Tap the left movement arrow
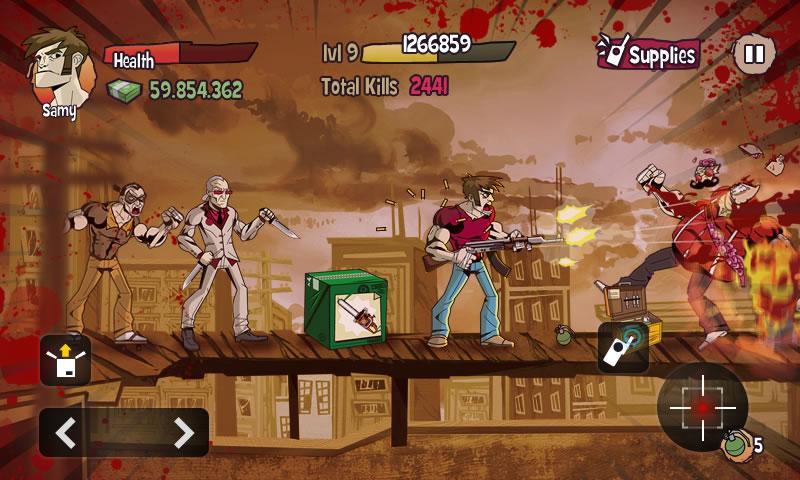800x480 pixels. tap(66, 433)
